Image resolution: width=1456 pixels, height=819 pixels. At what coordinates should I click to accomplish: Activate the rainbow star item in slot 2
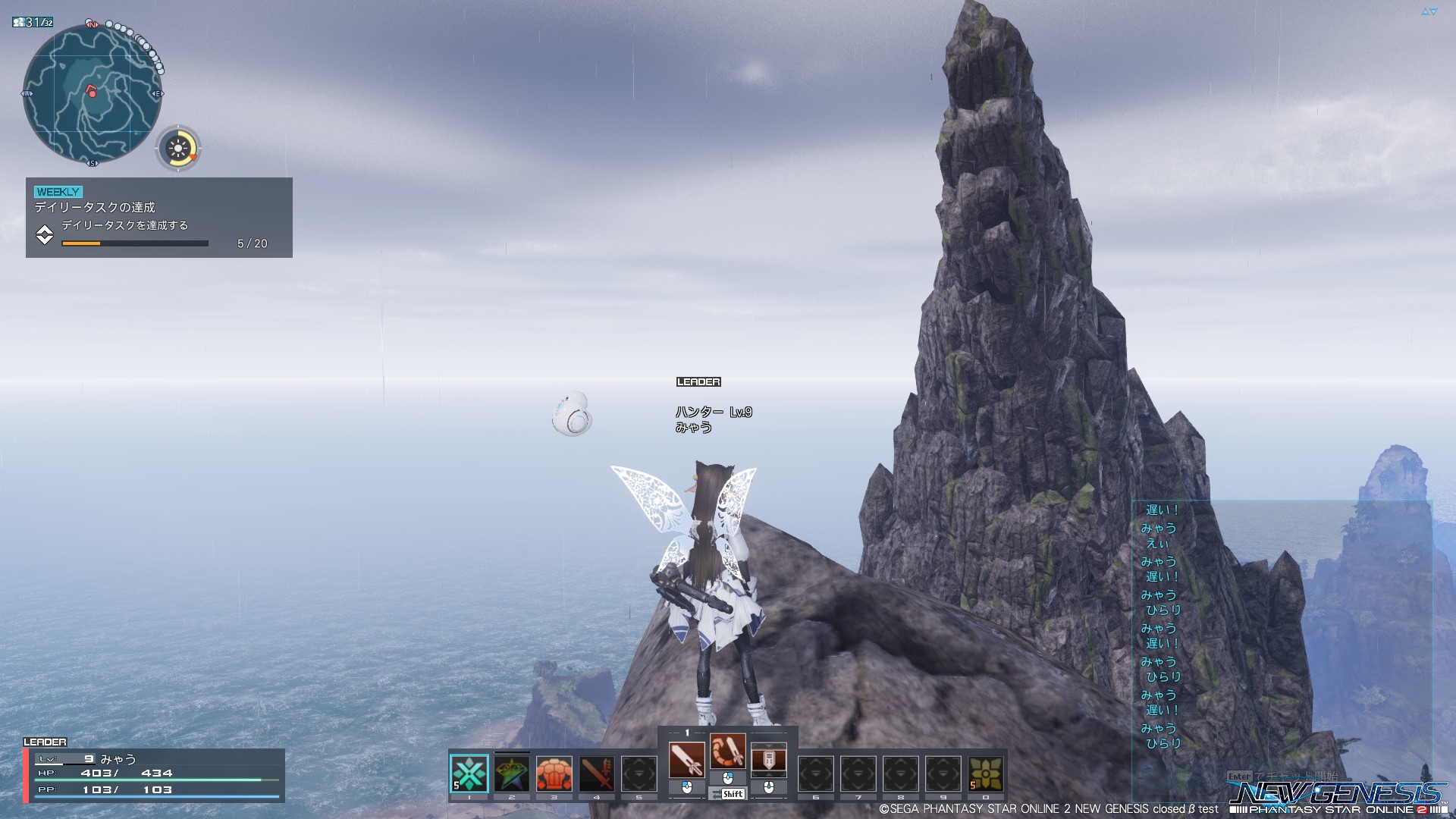pos(512,773)
